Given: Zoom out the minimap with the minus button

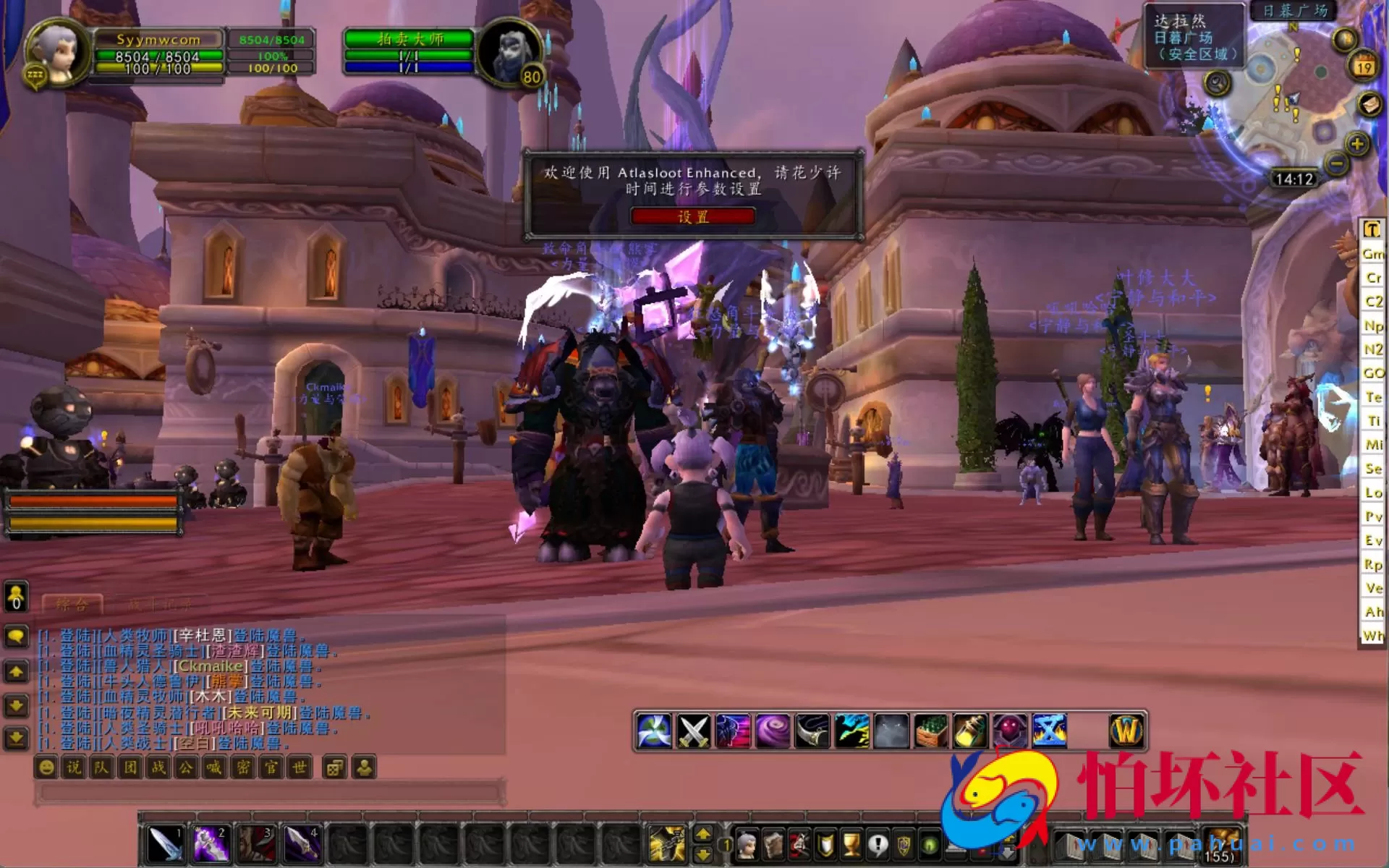Looking at the screenshot, I should (x=1337, y=164).
